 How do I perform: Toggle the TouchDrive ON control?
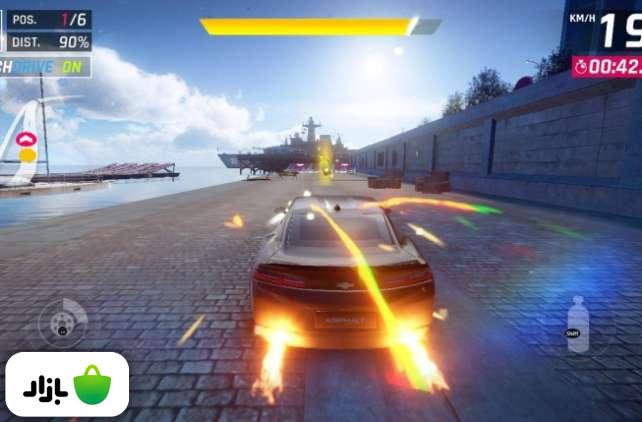coord(45,66)
